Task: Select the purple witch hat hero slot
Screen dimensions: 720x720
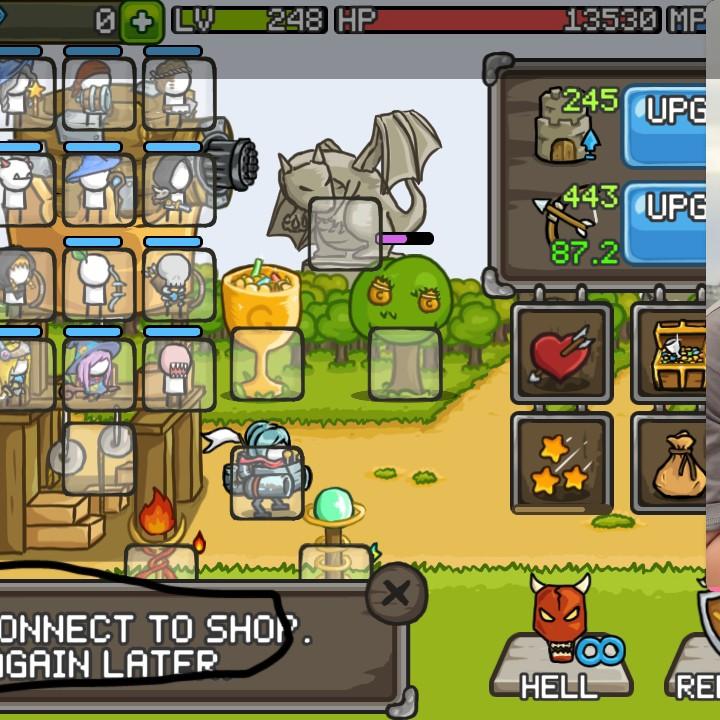Action: point(99,374)
